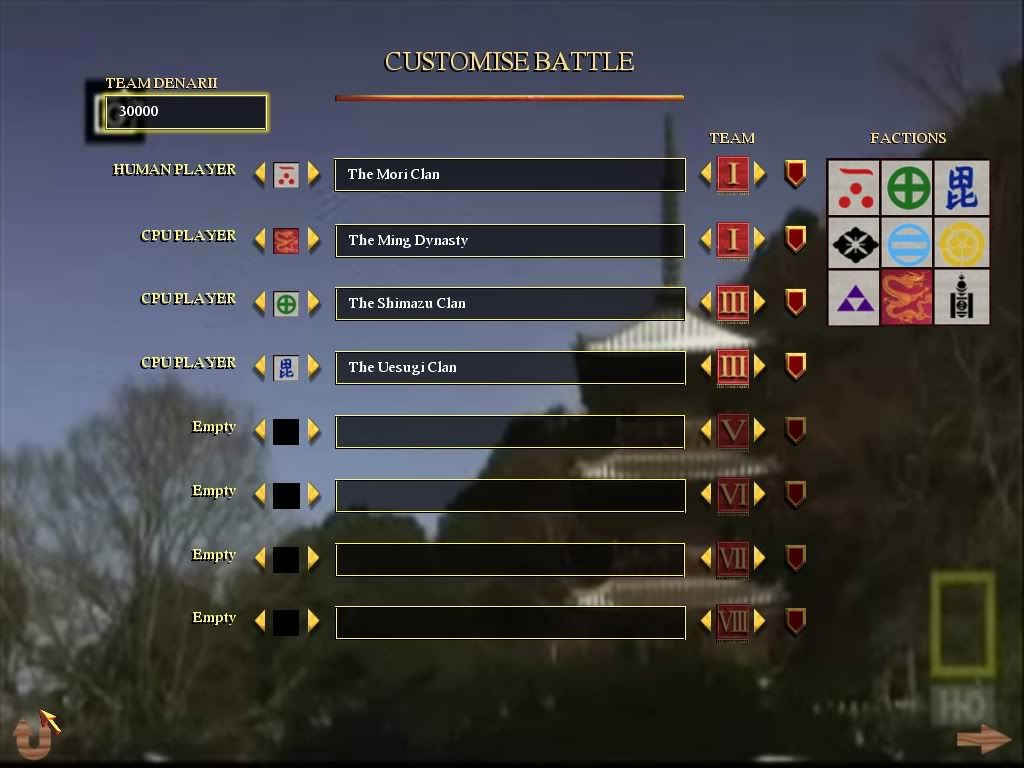The width and height of the screenshot is (1024, 768).
Task: Select The Mori Clan name field
Action: 509,174
